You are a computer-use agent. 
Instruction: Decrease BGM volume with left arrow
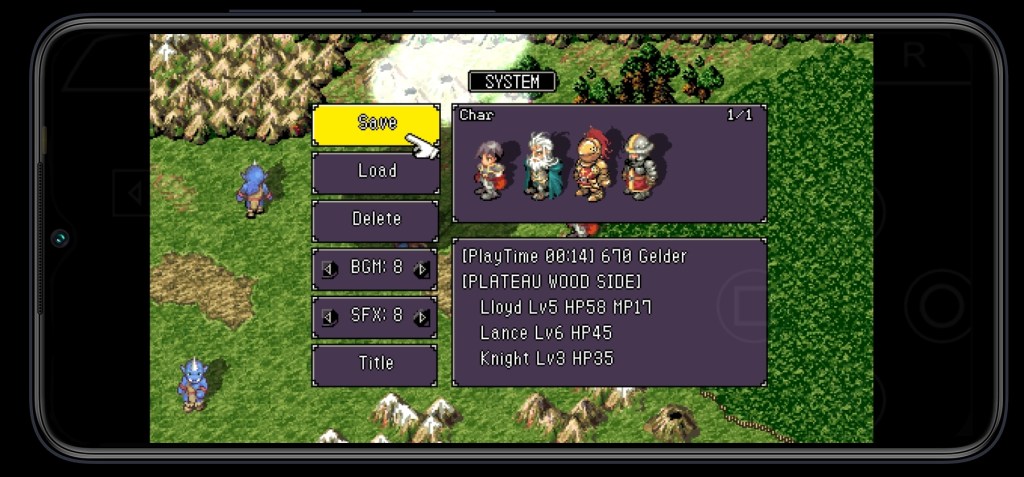[x=328, y=269]
